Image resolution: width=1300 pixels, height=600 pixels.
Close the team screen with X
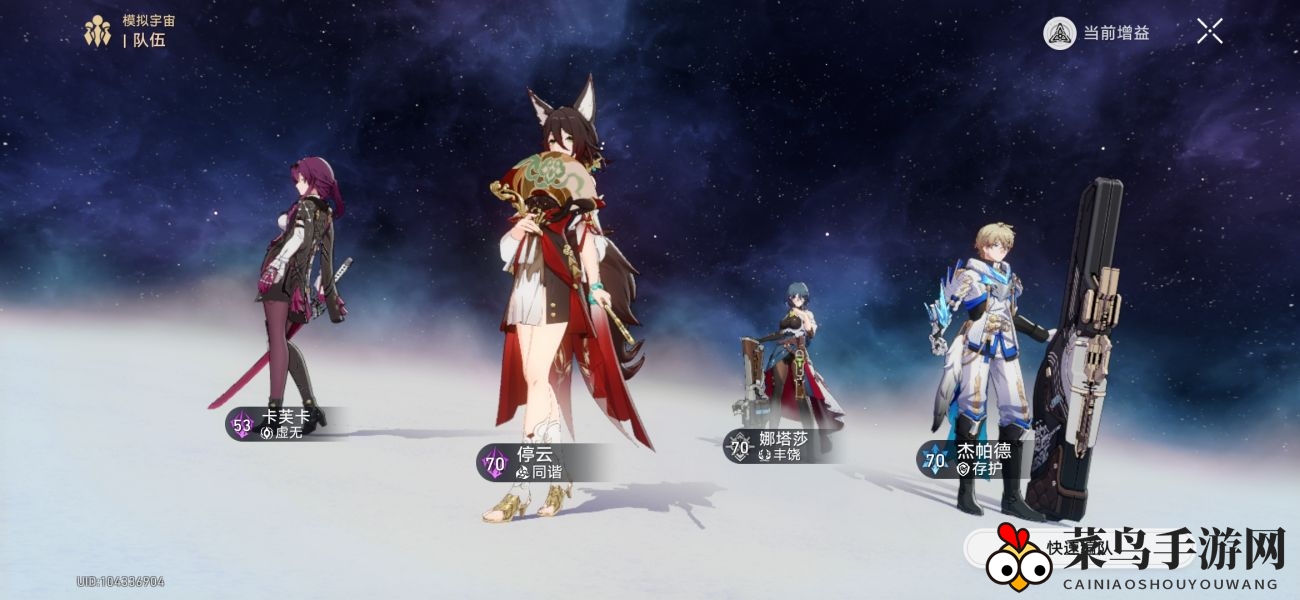coord(1209,32)
